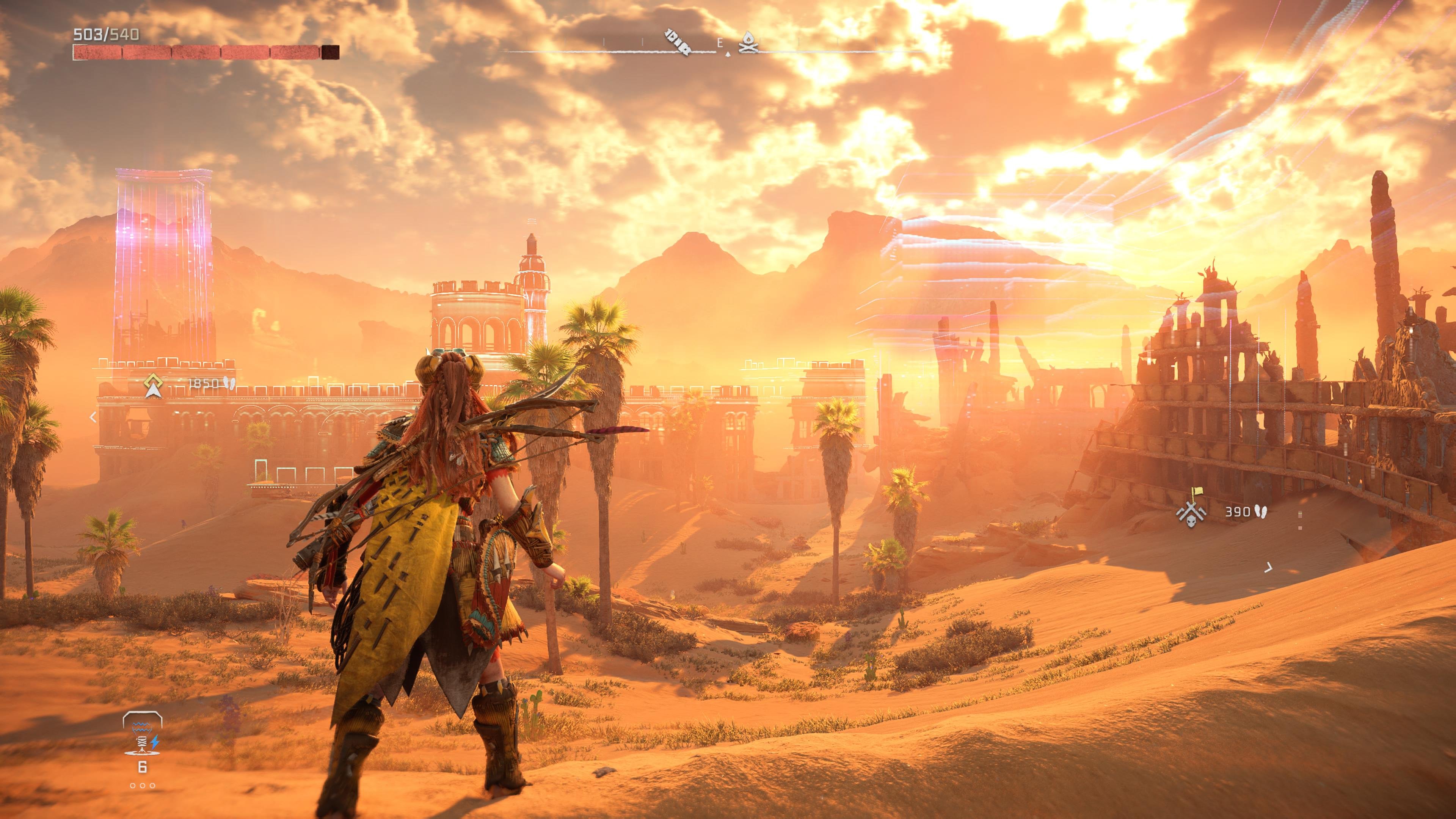Select the campfire icon on the compass
The image size is (1456, 819).
[748, 42]
